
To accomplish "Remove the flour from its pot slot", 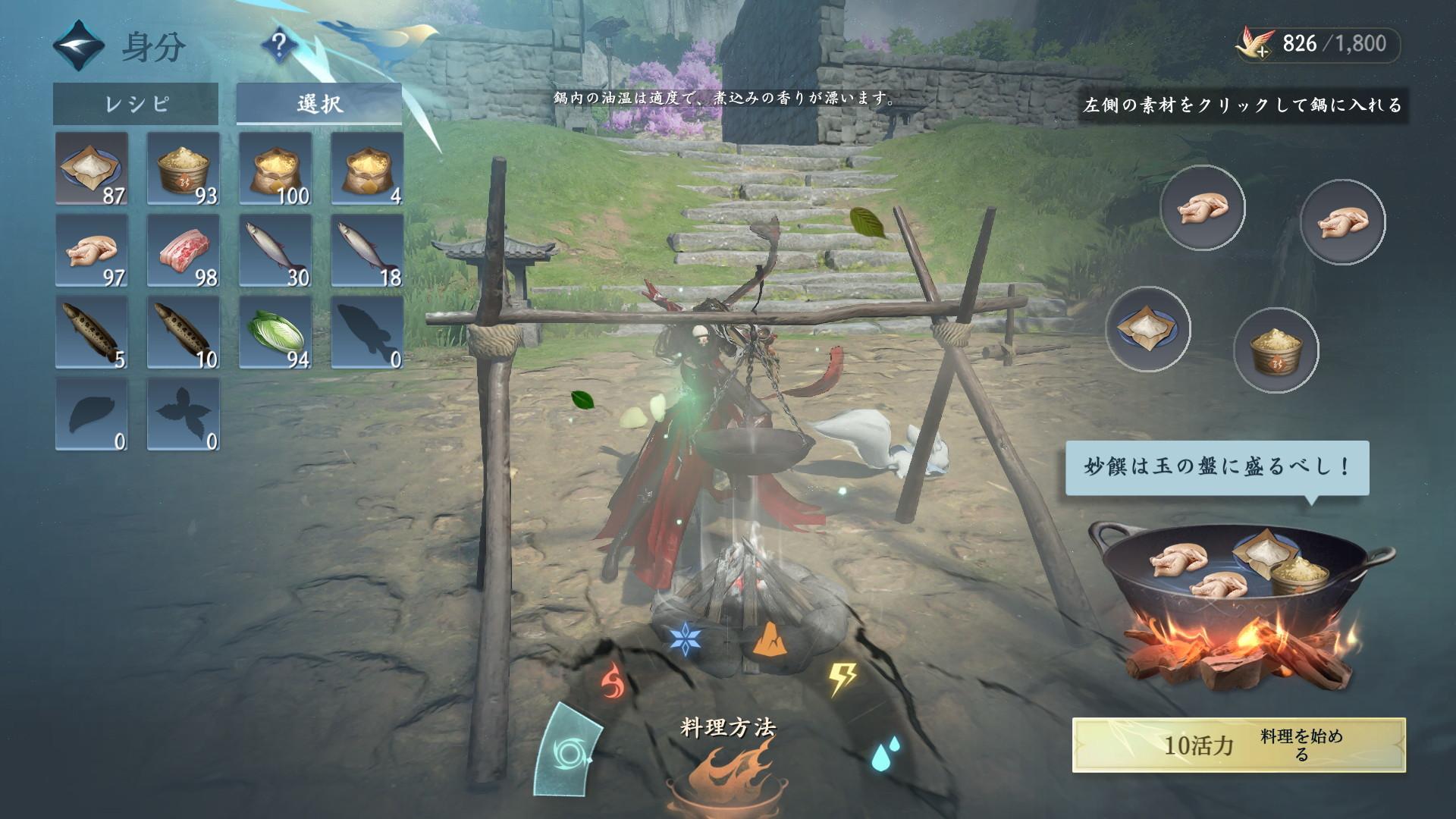I will click(1148, 329).
